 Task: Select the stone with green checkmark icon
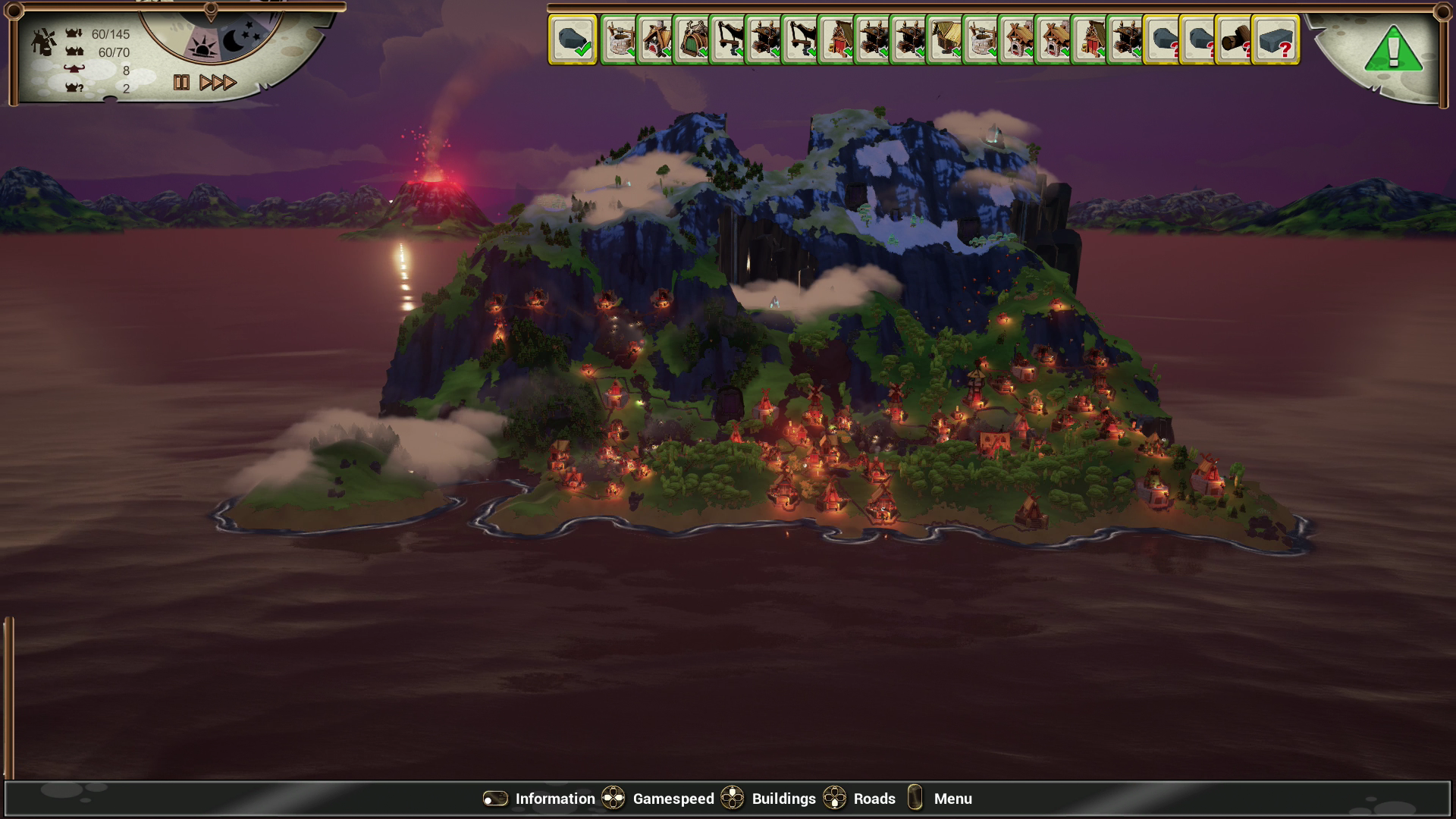pyautogui.click(x=573, y=39)
